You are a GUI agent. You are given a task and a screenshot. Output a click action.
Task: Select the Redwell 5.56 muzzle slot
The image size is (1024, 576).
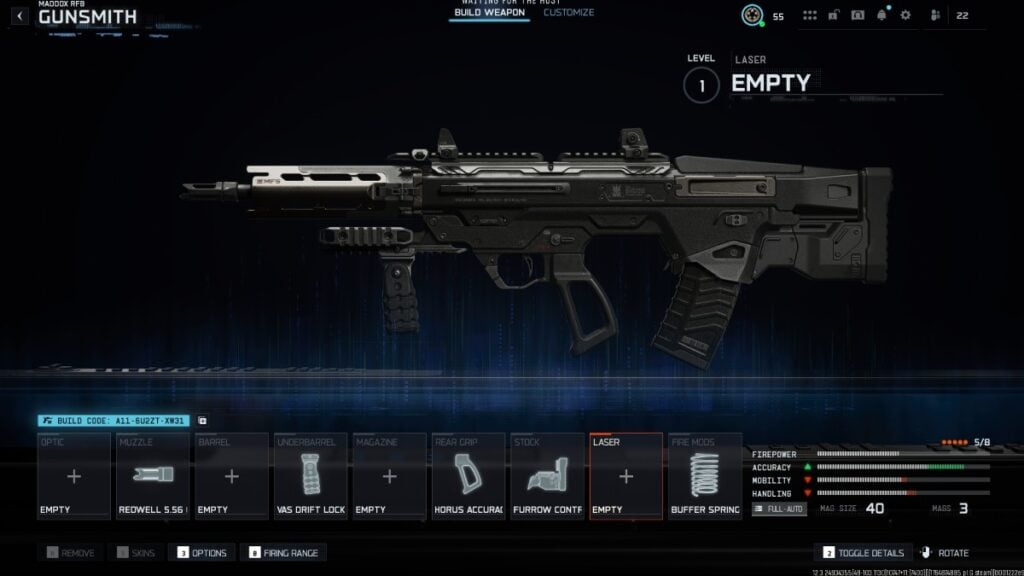pos(152,476)
